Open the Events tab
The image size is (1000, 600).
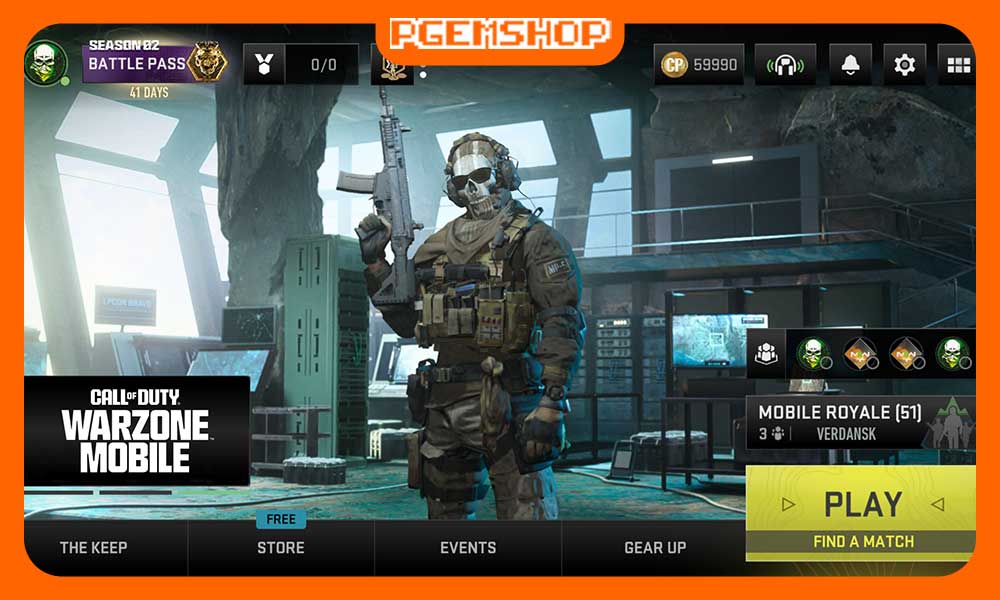point(468,547)
